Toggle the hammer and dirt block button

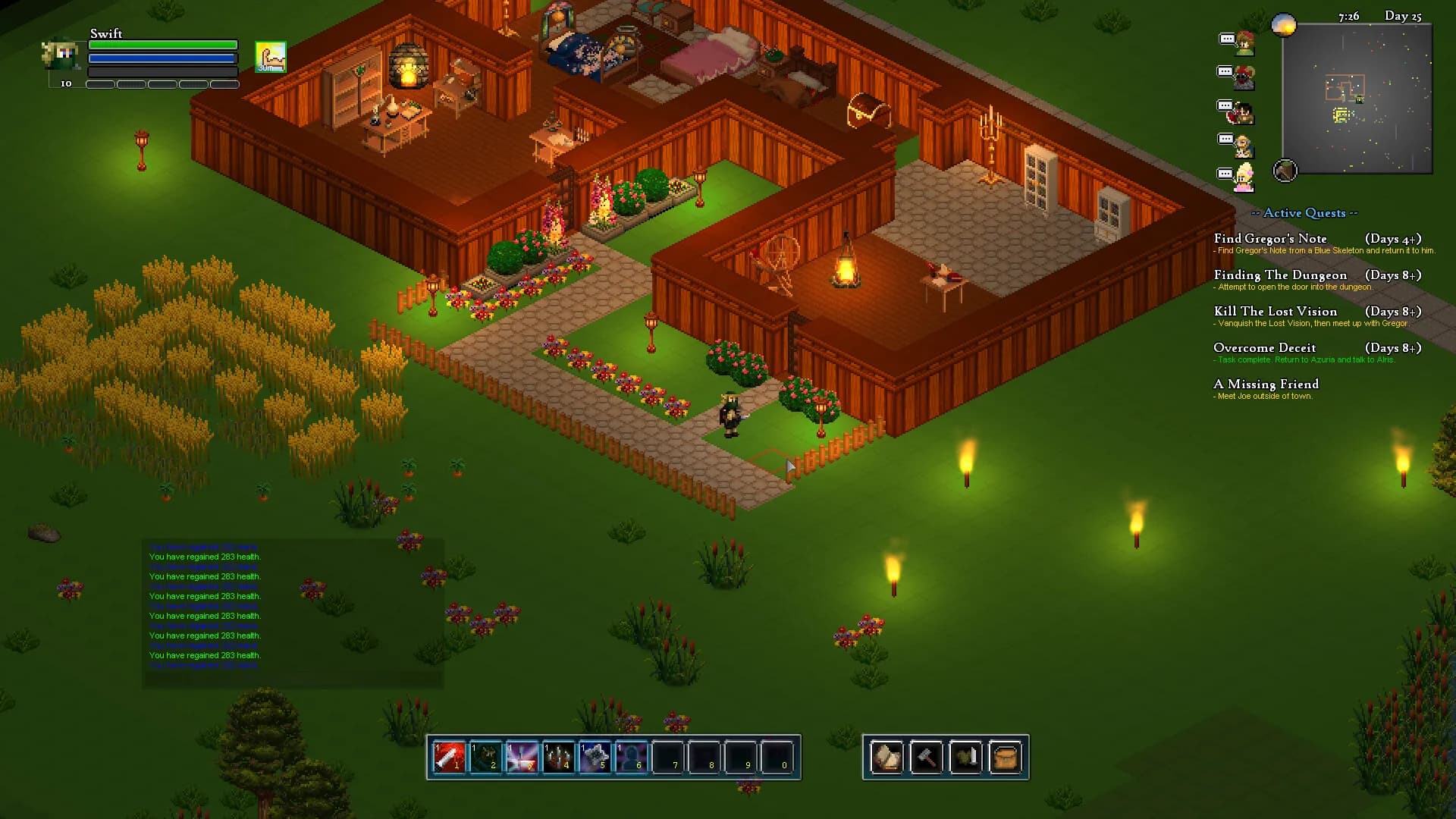click(1285, 171)
